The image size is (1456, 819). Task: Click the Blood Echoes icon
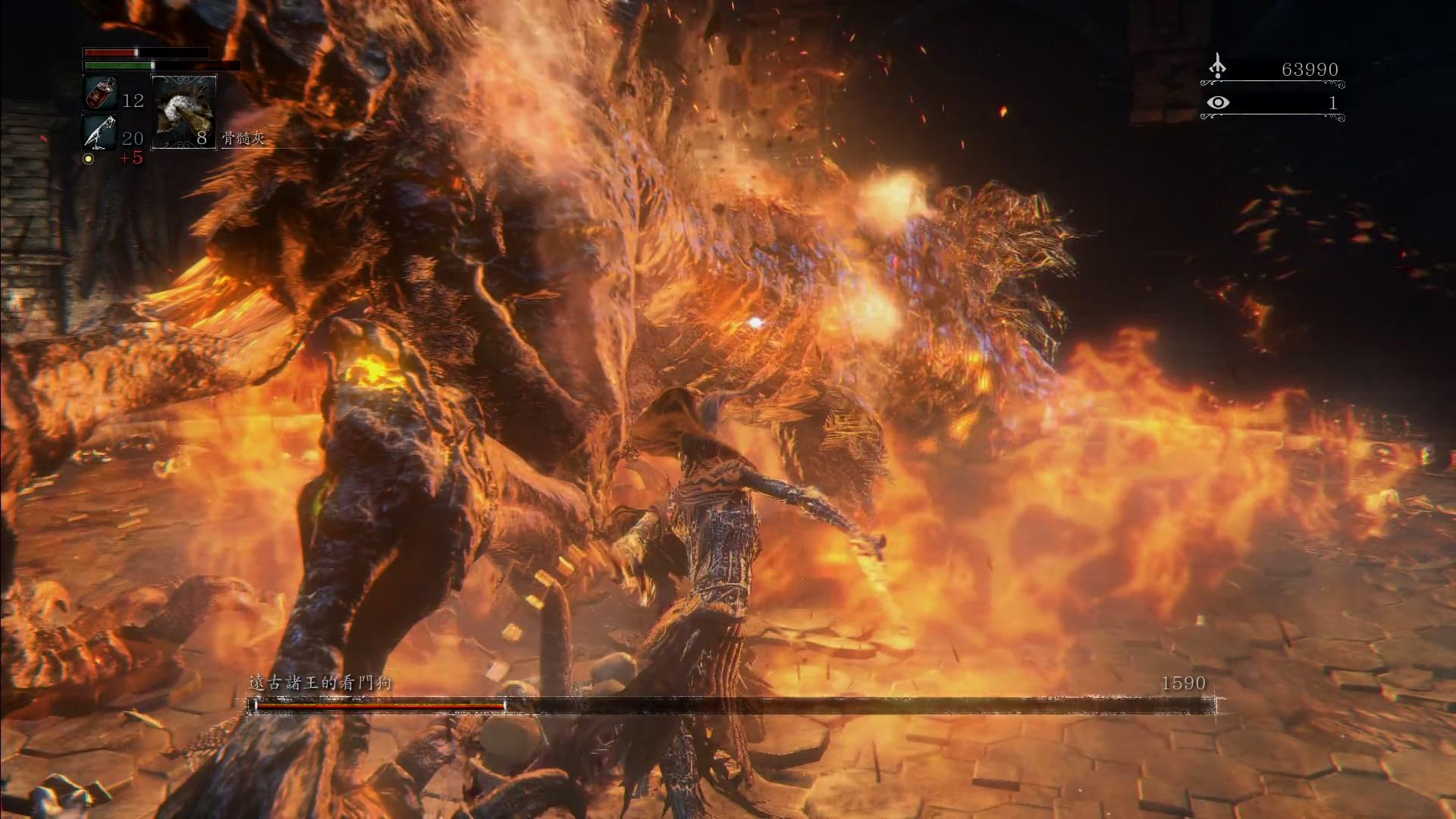[1217, 67]
